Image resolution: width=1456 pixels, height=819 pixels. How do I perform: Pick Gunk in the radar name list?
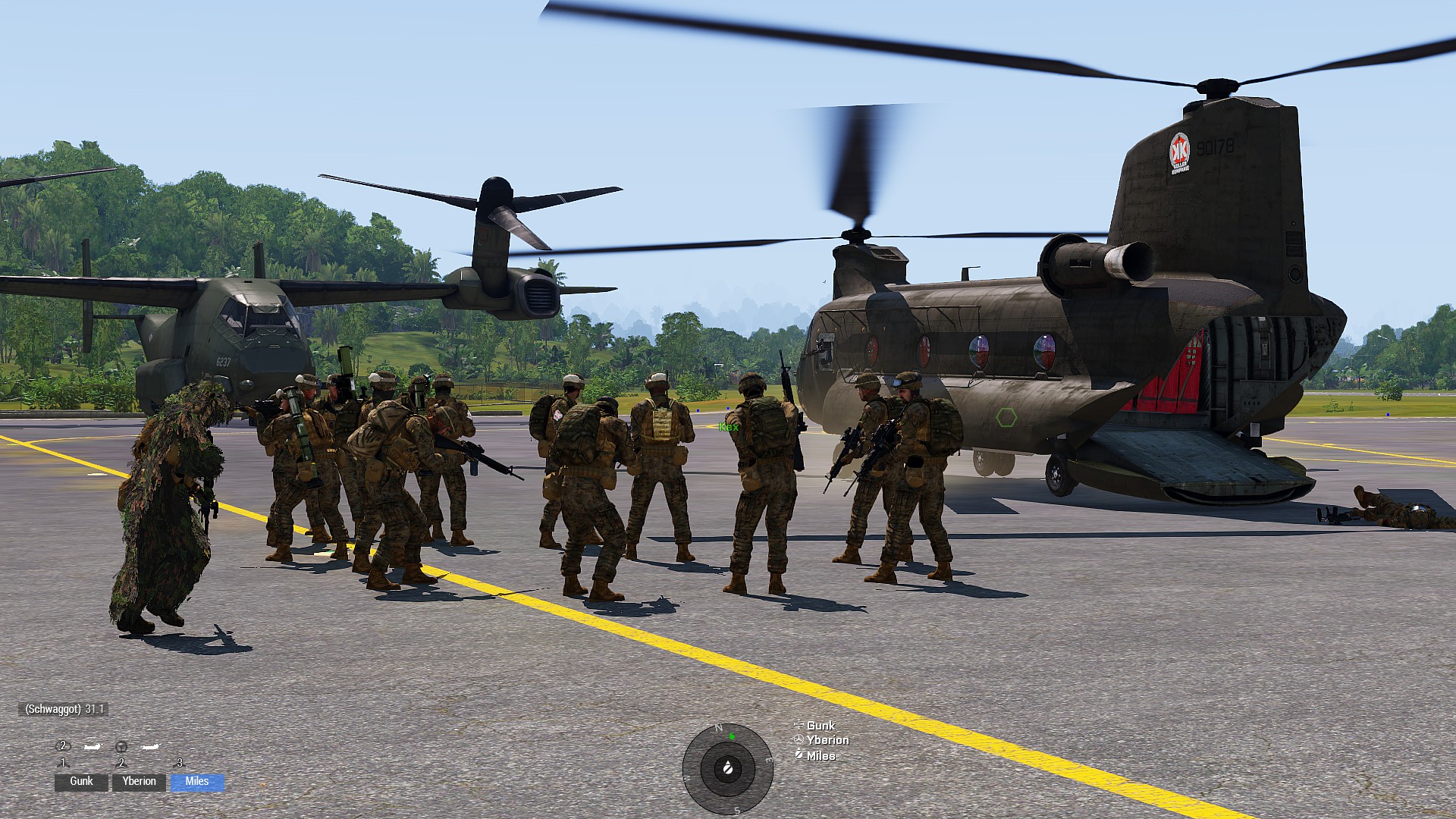[x=821, y=726]
